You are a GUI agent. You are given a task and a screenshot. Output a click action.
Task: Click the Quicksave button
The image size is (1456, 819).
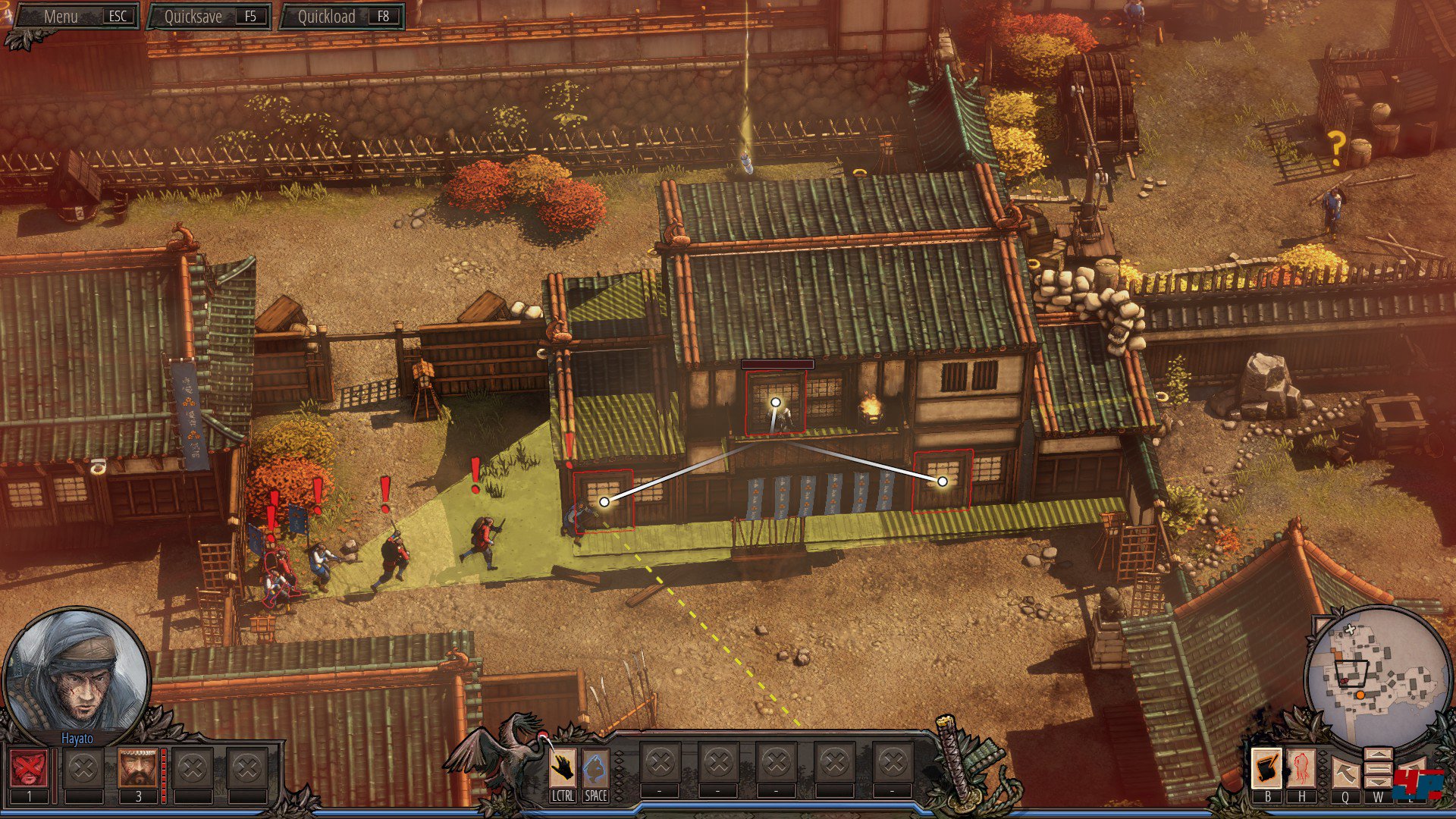[210, 16]
